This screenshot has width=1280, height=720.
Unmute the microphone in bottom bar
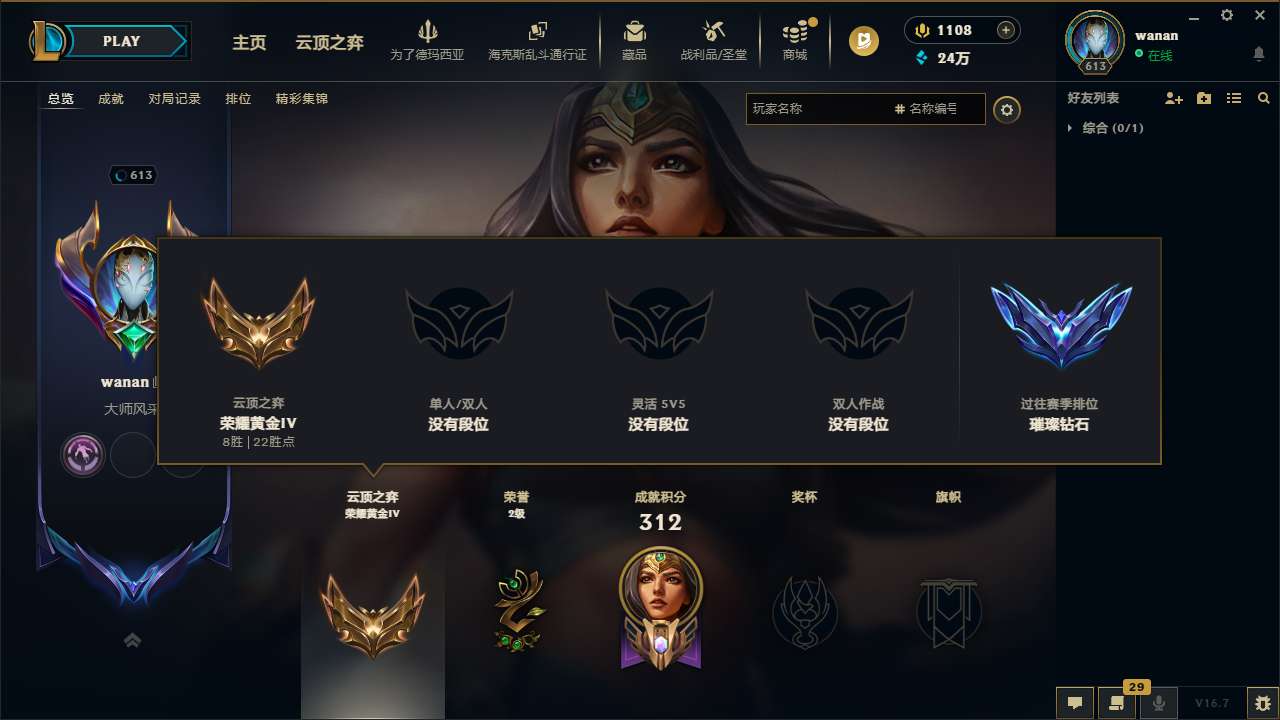(x=1158, y=703)
